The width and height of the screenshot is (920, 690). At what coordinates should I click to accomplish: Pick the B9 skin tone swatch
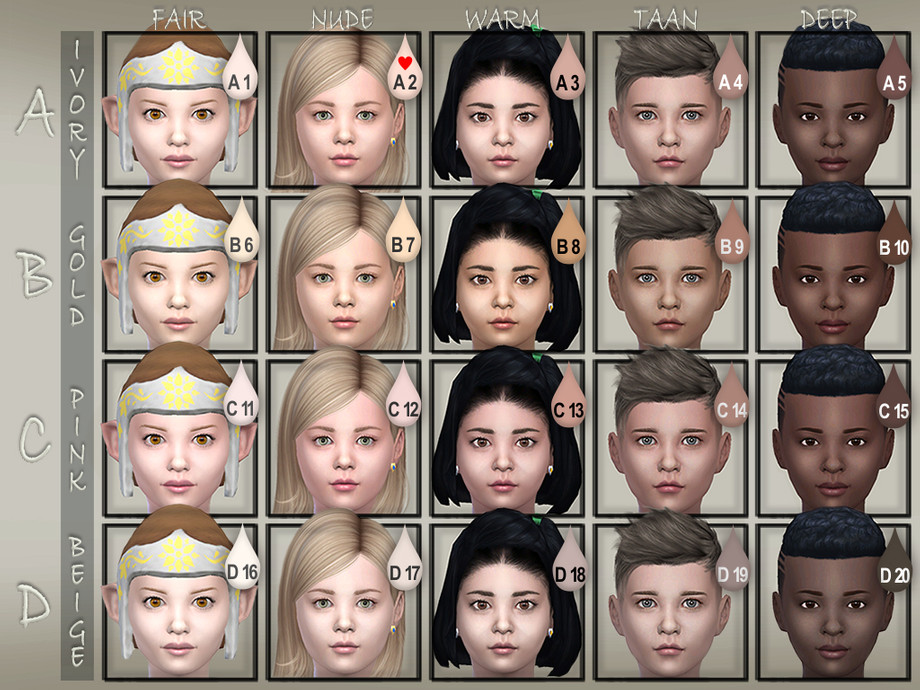(x=731, y=235)
